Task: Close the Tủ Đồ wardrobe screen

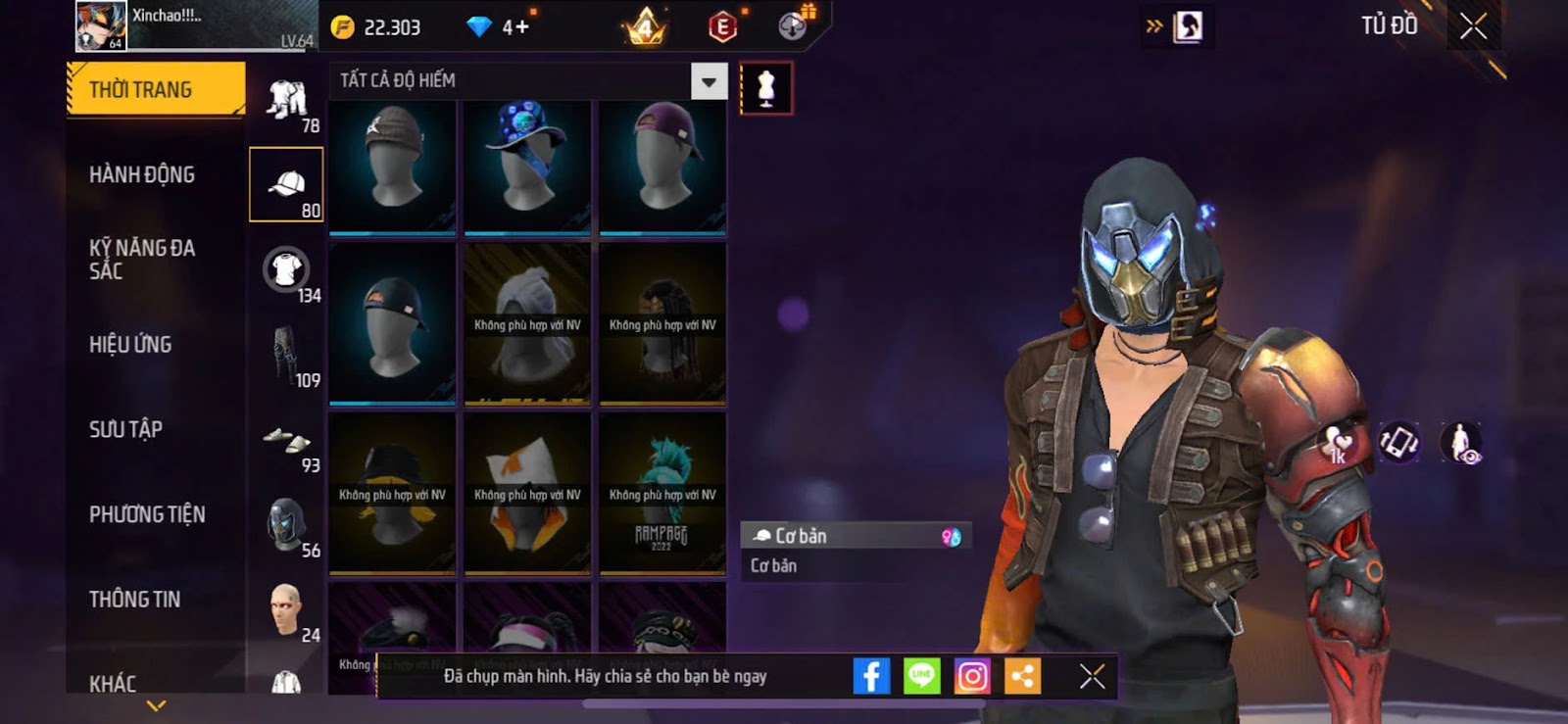Action: coord(1473,26)
